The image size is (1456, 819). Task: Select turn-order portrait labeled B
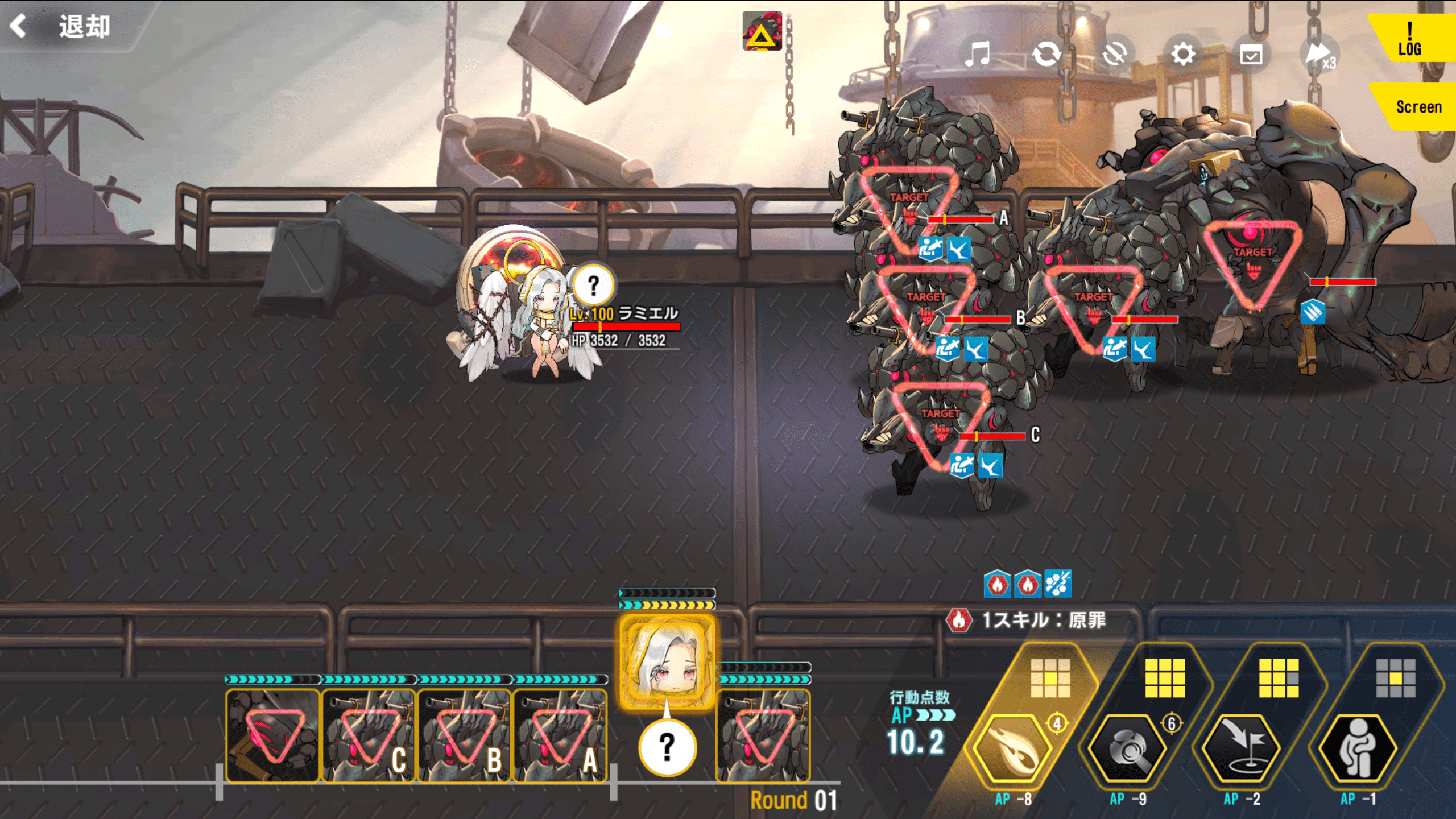tap(464, 736)
